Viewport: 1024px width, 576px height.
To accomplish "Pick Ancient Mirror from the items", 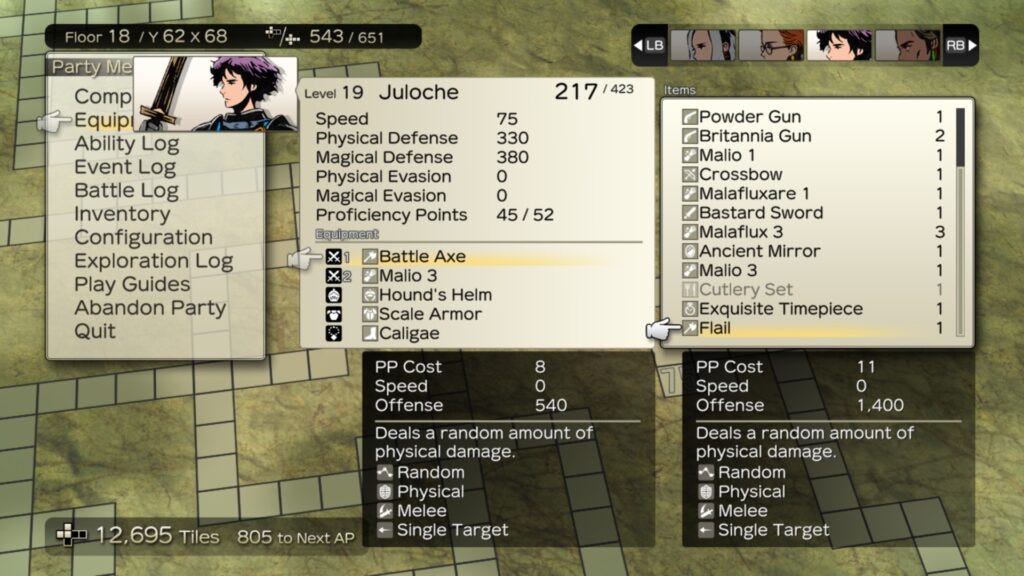I will click(759, 251).
